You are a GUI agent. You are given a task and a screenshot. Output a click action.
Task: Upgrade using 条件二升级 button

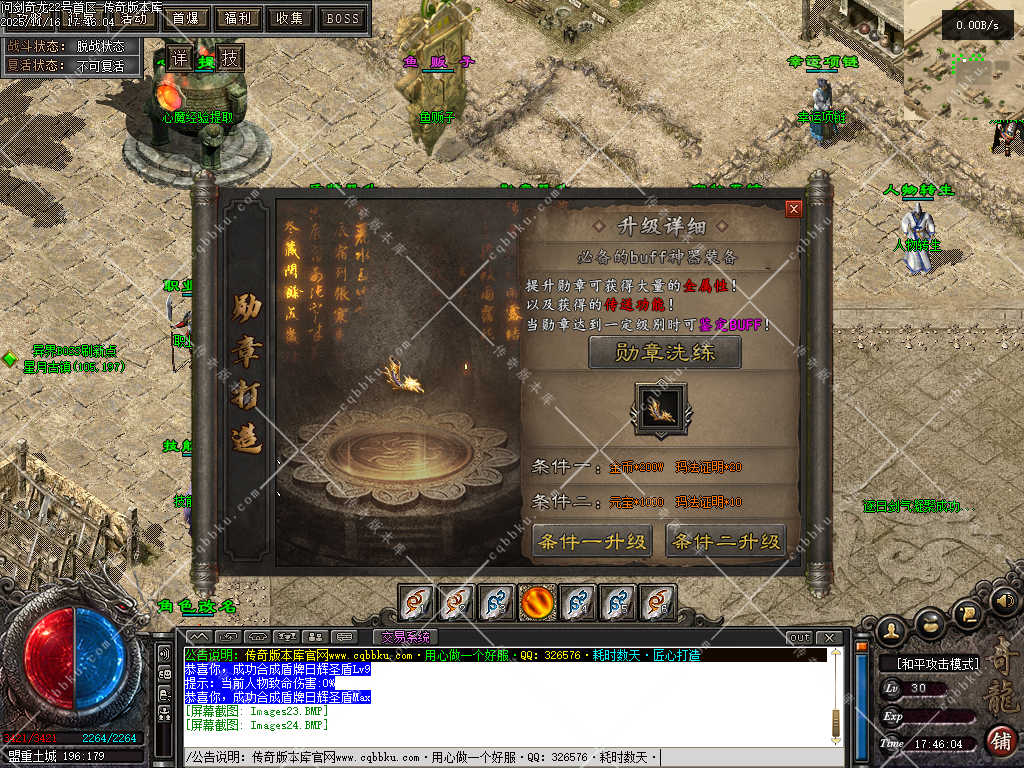(726, 542)
